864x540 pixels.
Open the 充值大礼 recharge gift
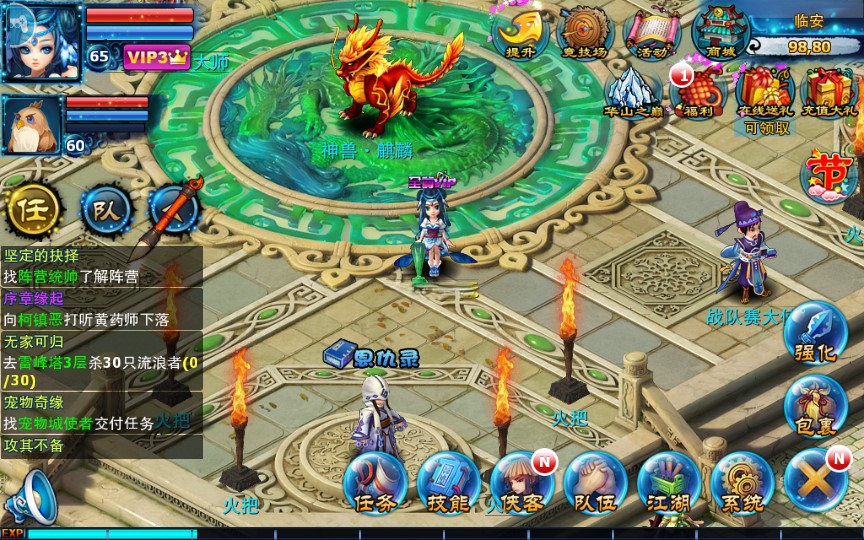829,91
